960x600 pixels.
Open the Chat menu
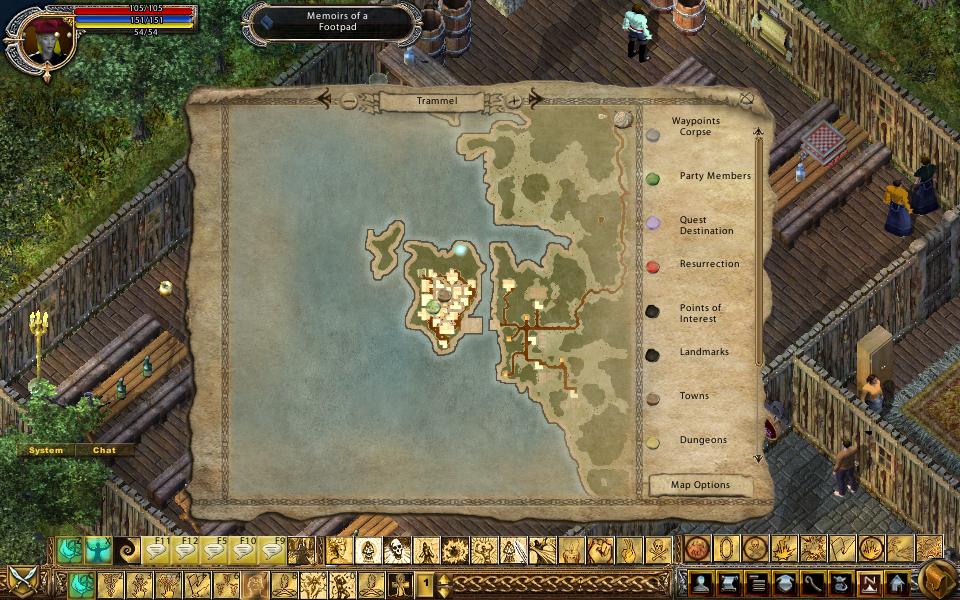click(104, 450)
